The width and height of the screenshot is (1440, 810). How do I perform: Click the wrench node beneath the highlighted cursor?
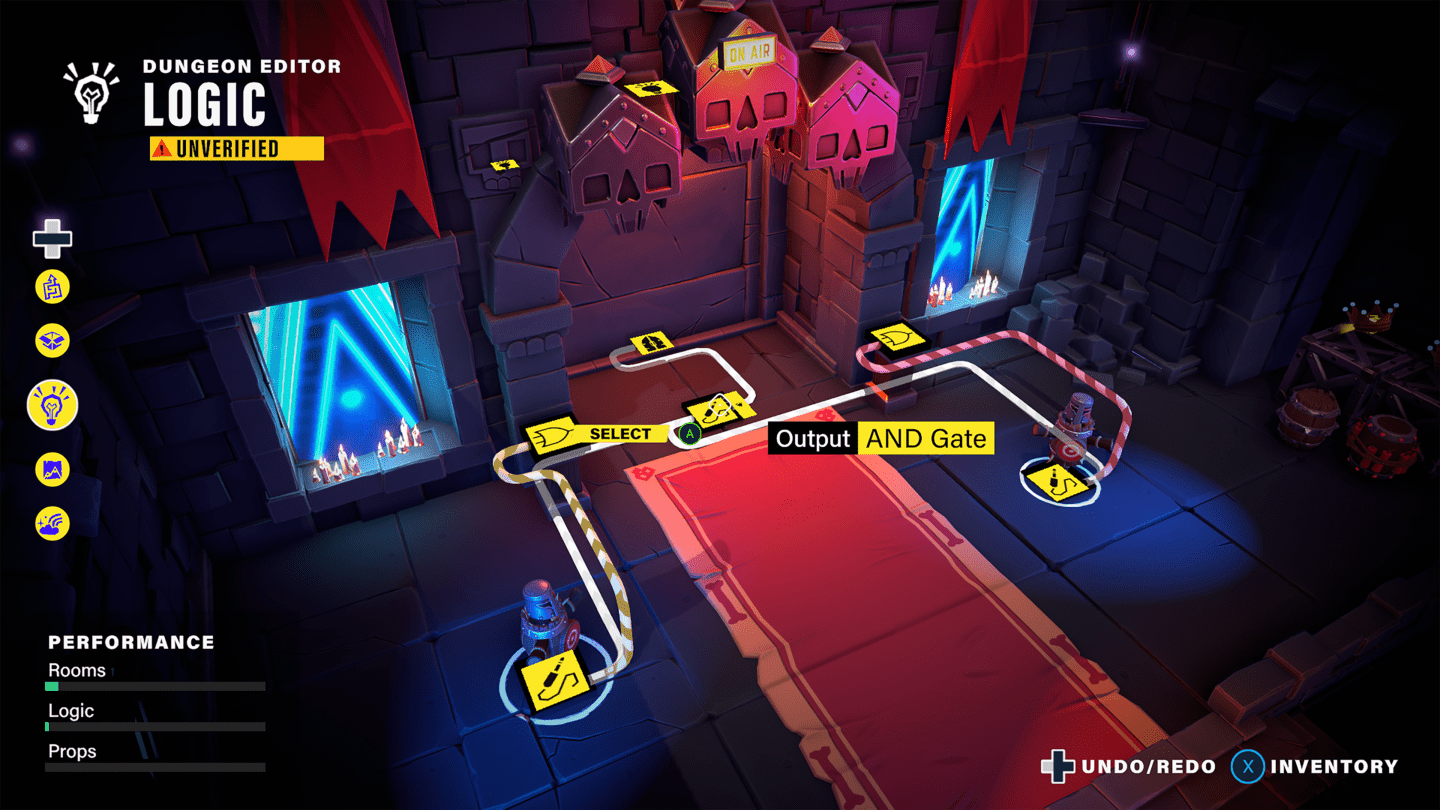click(x=714, y=409)
